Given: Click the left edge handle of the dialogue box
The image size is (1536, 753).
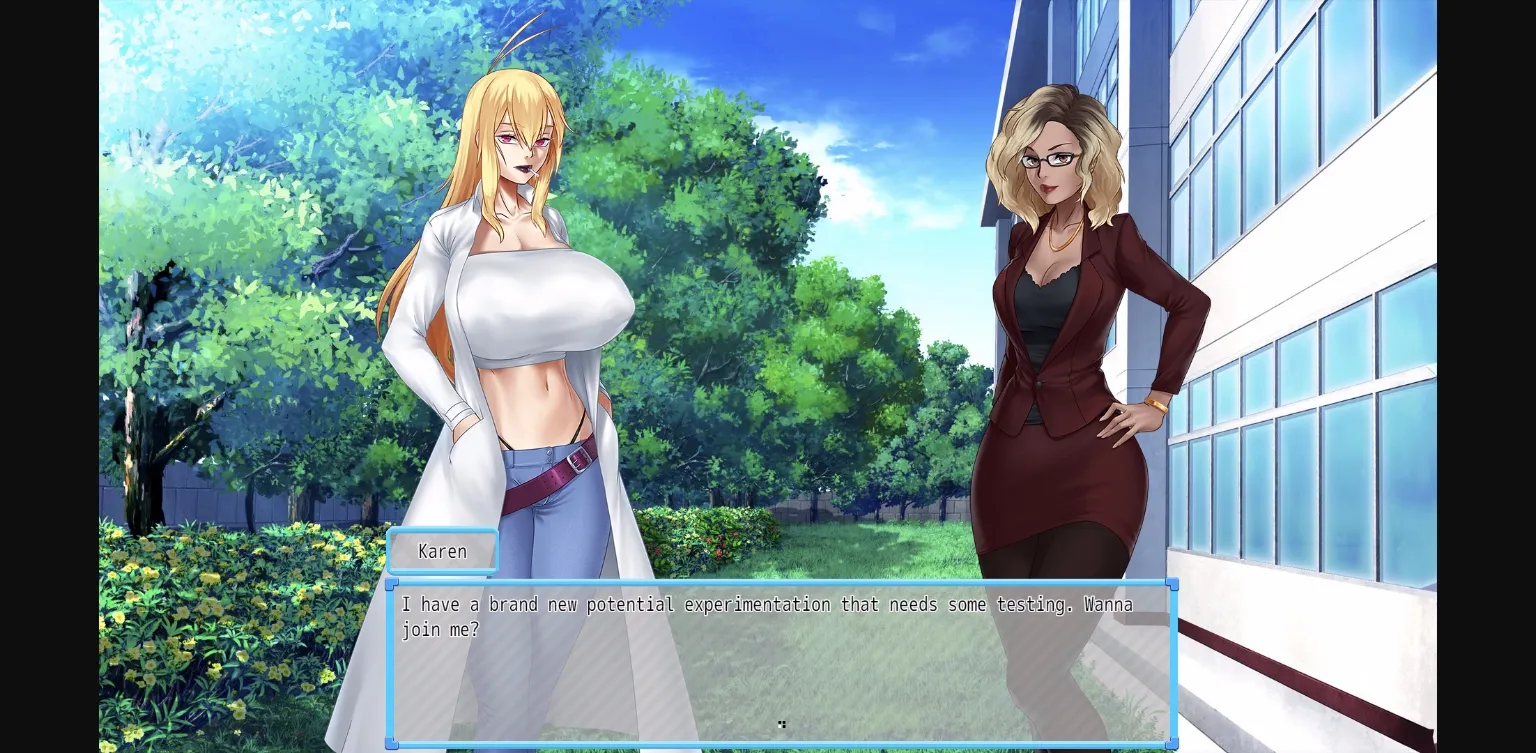Looking at the screenshot, I should tap(392, 664).
